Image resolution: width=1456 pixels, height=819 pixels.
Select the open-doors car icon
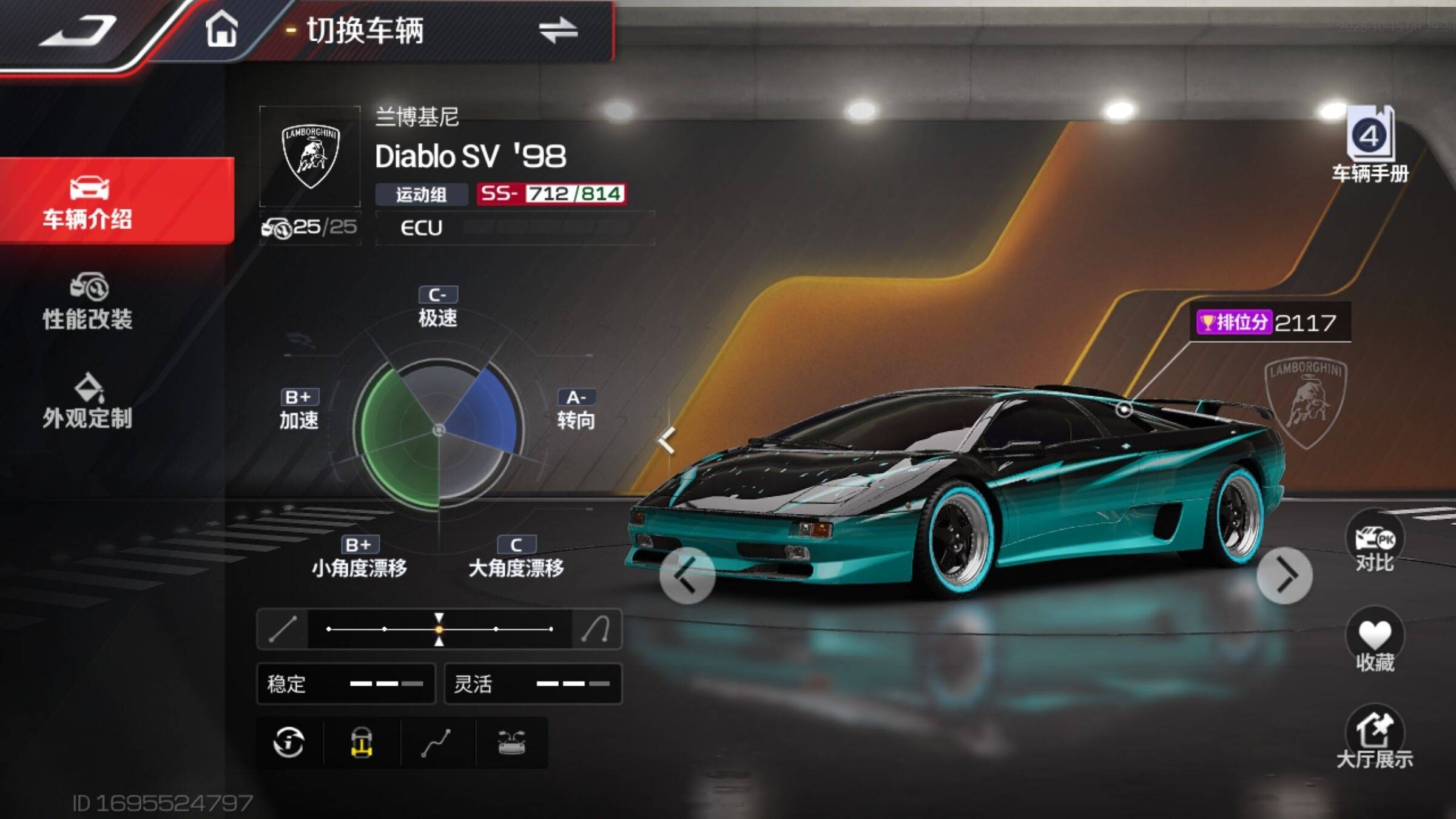(511, 743)
